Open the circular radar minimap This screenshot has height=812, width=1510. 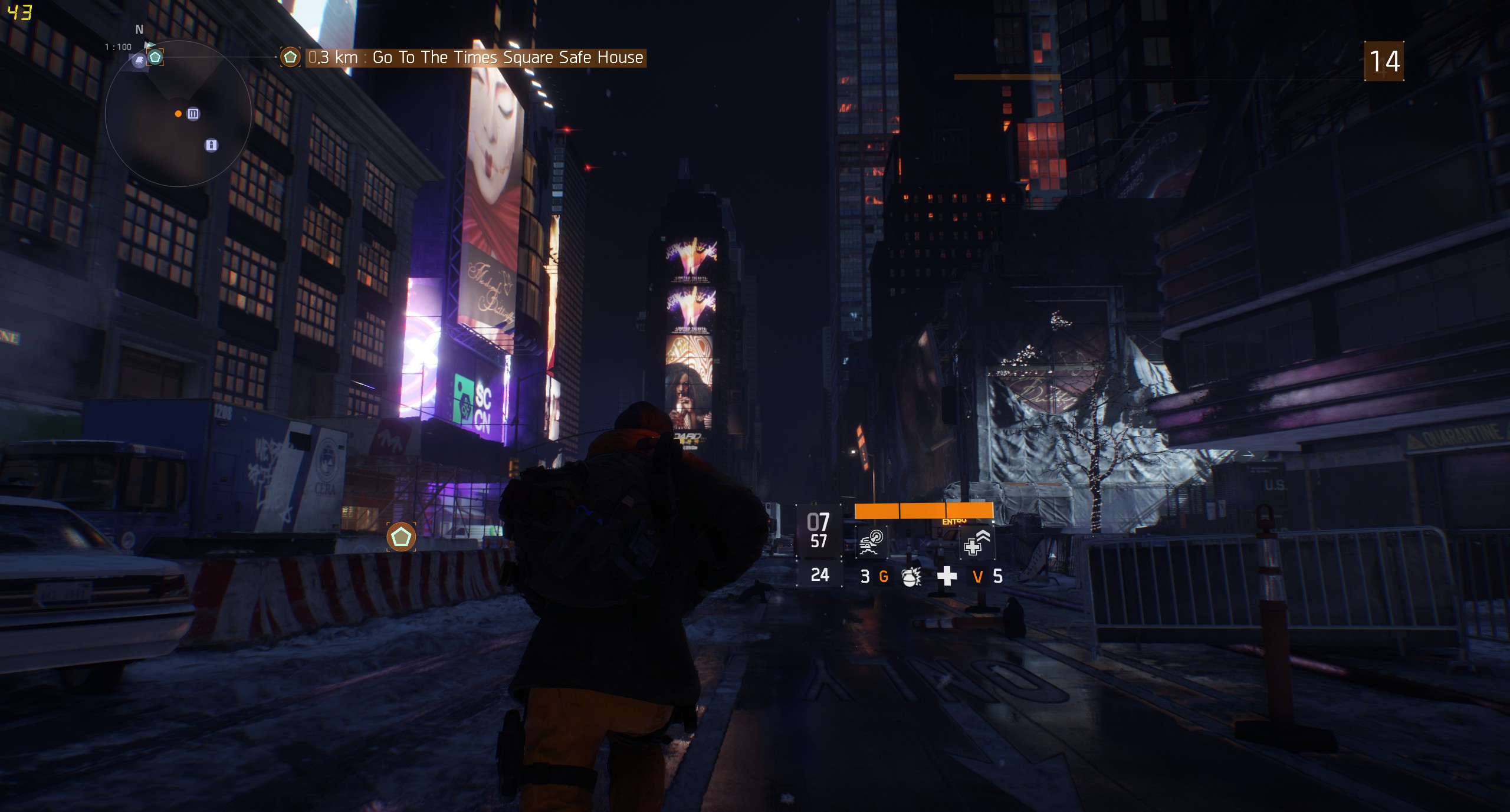coord(178,114)
